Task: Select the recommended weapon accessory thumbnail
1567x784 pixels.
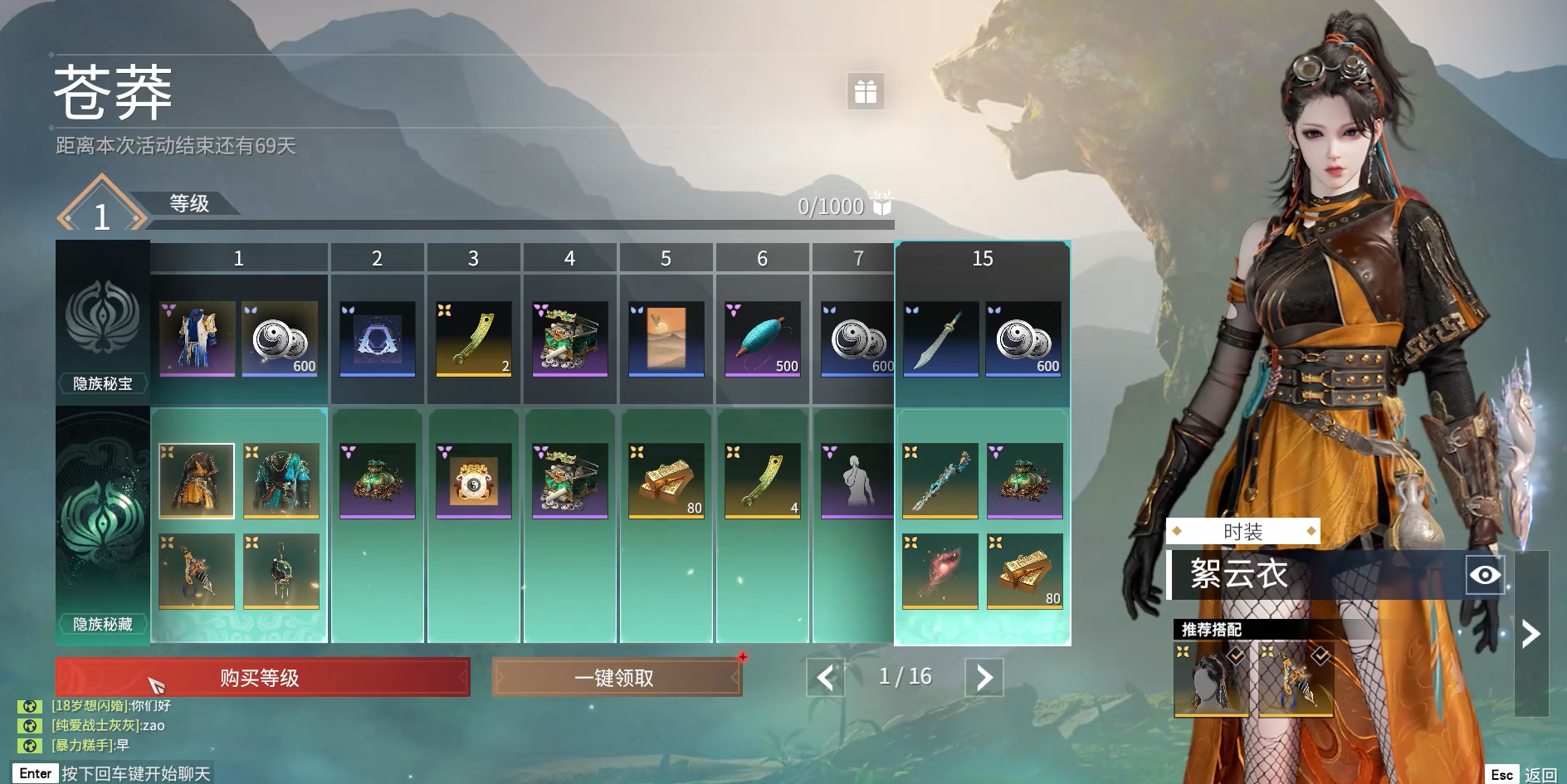Action: tap(1296, 679)
